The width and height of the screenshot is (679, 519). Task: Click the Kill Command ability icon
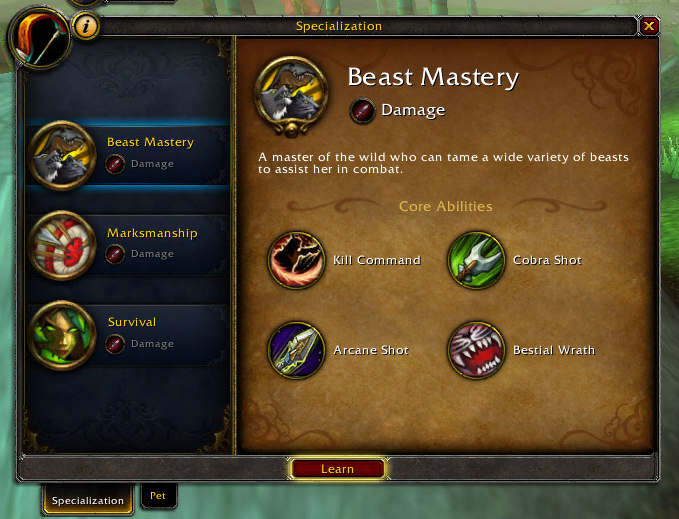[297, 260]
